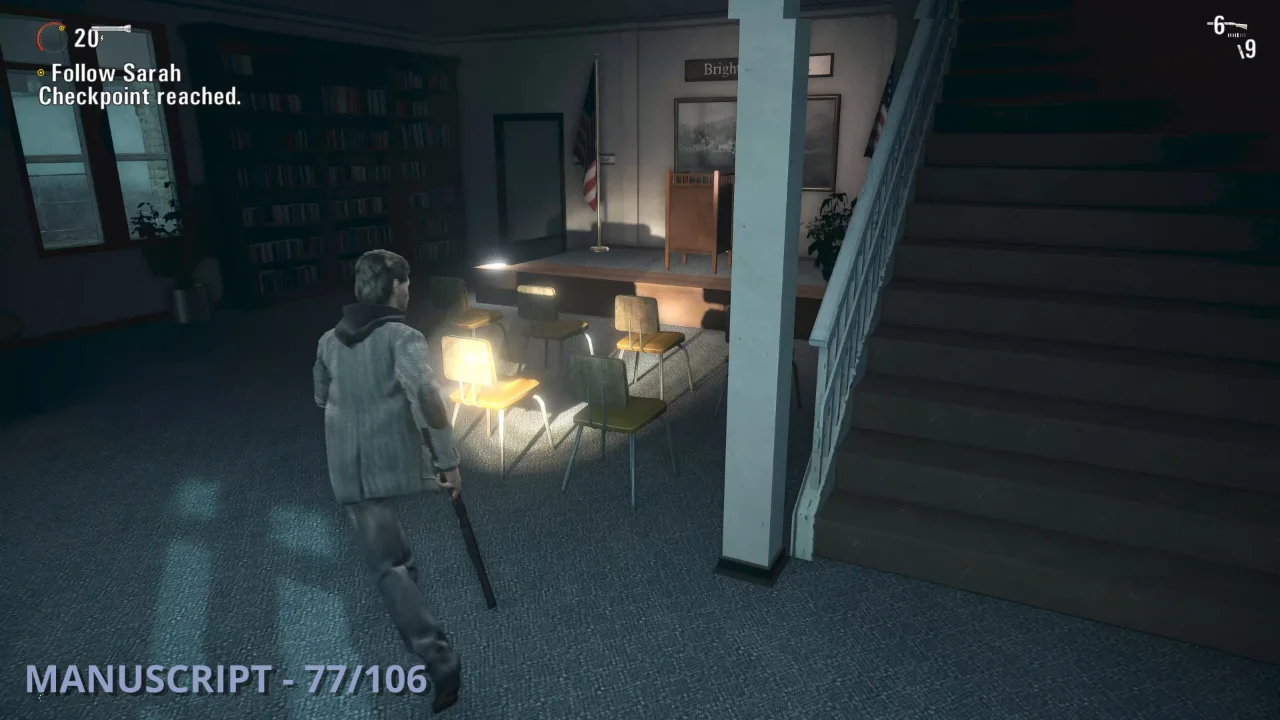Click the battery count number 20
Screen dimensions: 1280x720
[86, 38]
